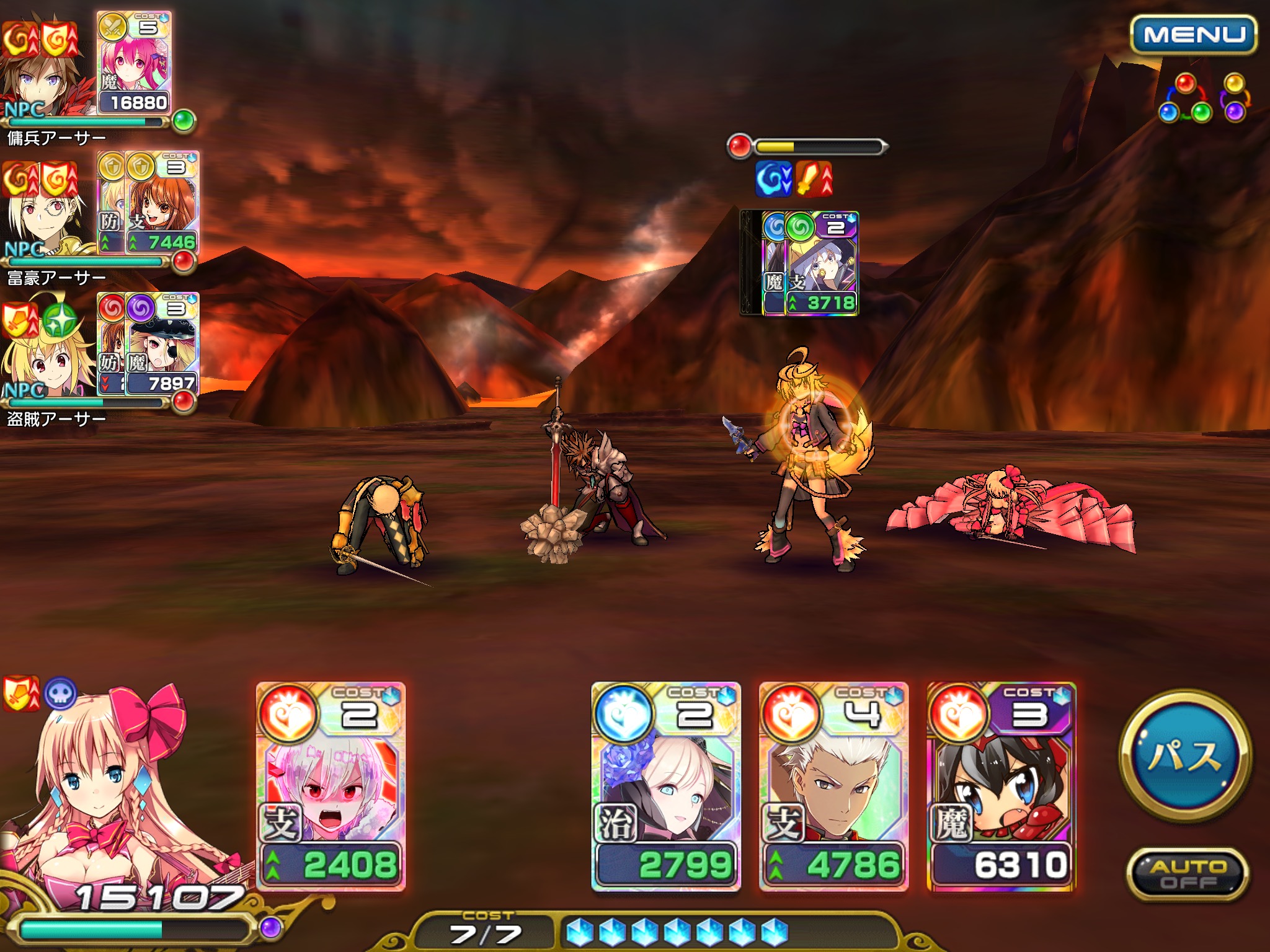This screenshot has width=1270, height=952.
Task: Tap the パス (pass) button
Action: pos(1185,756)
